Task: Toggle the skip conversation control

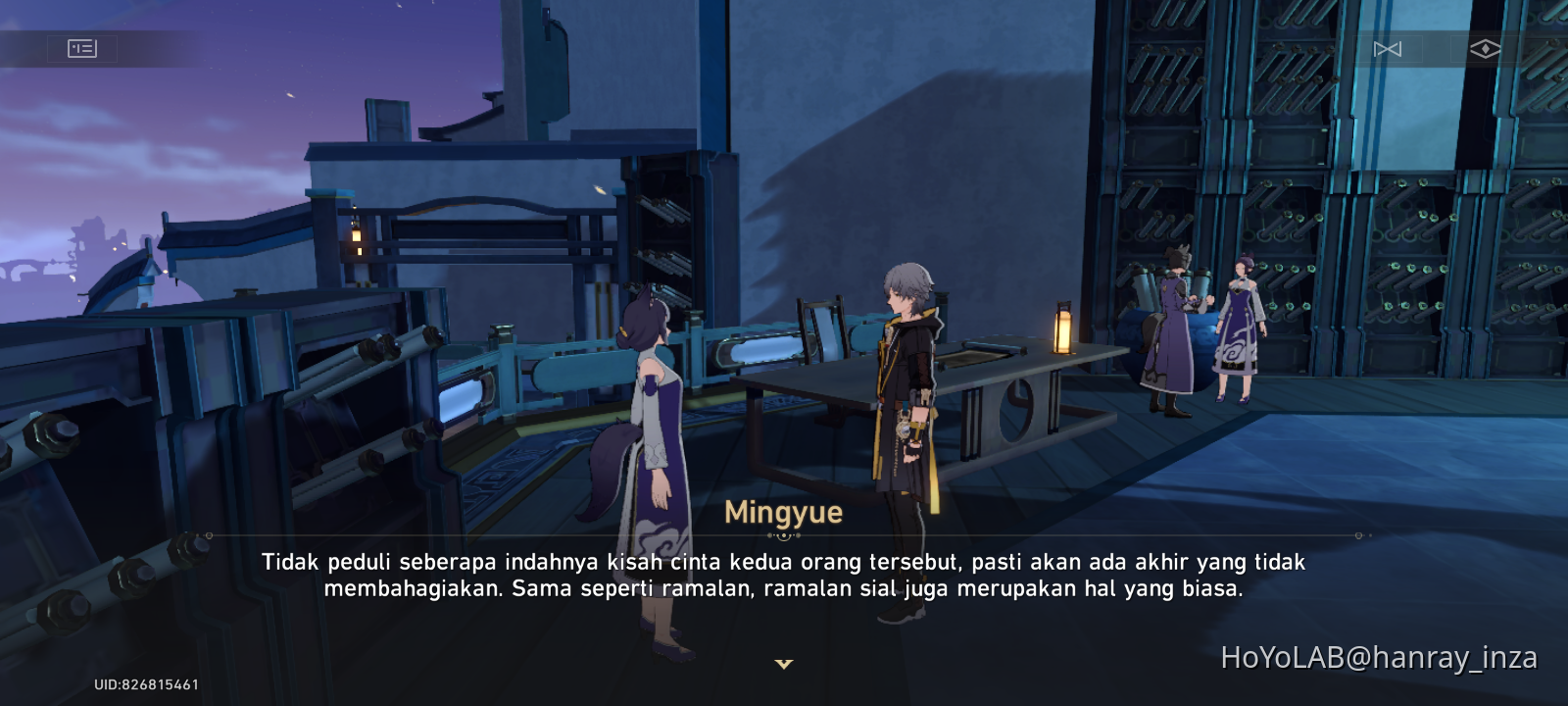Action: (x=1390, y=48)
